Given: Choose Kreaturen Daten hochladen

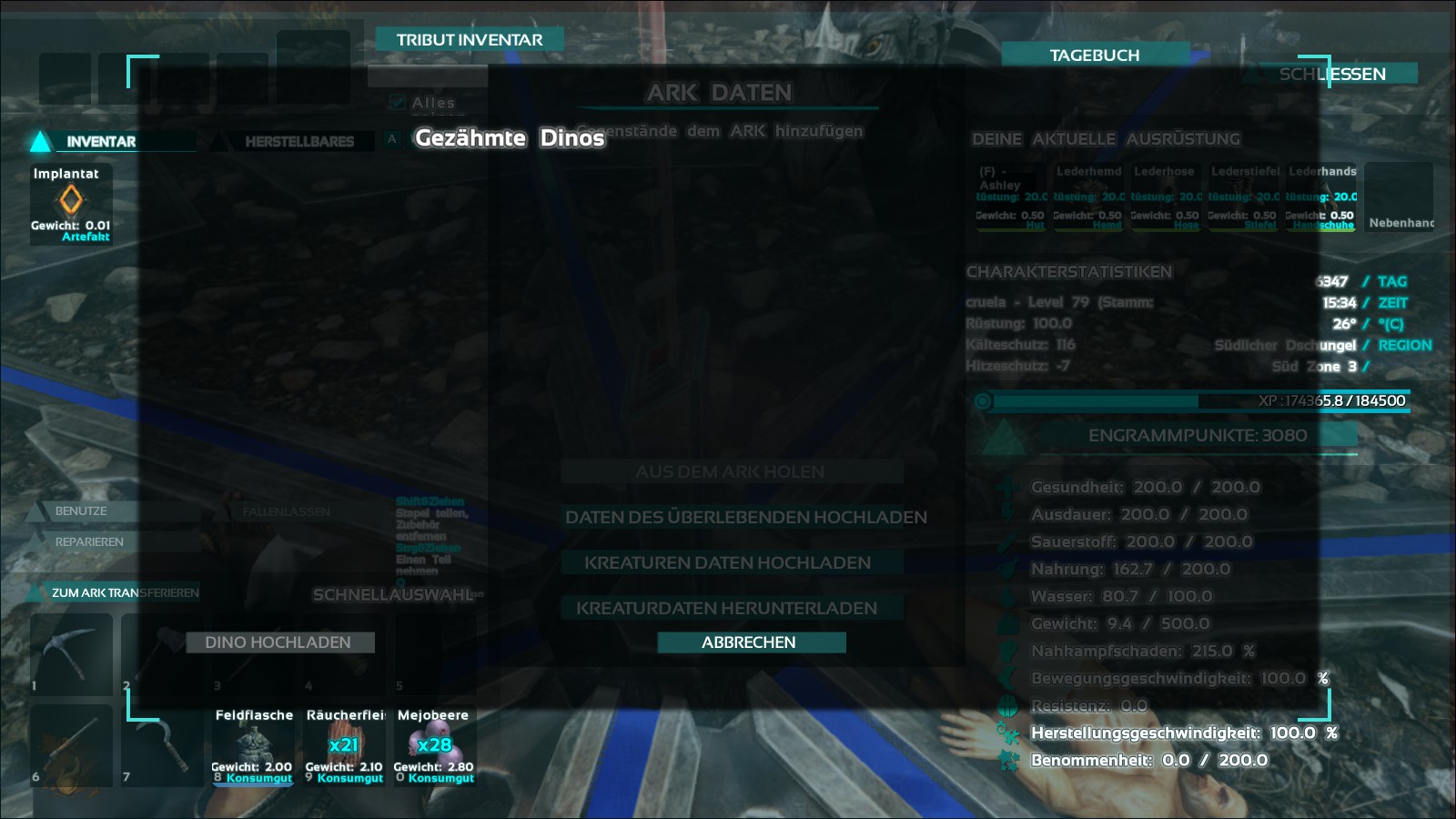Looking at the screenshot, I should 727,562.
